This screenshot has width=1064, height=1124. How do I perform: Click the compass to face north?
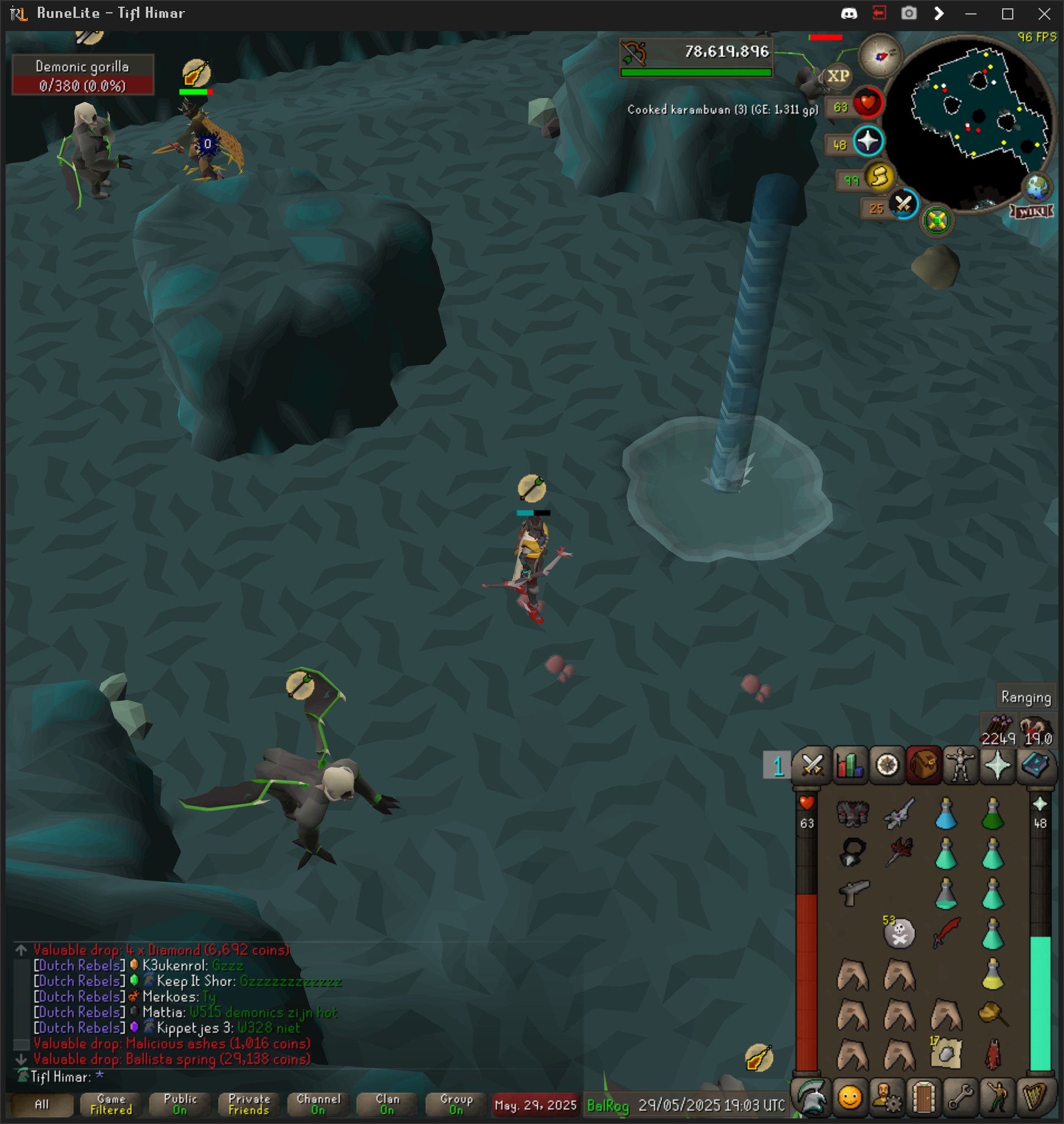click(x=880, y=56)
